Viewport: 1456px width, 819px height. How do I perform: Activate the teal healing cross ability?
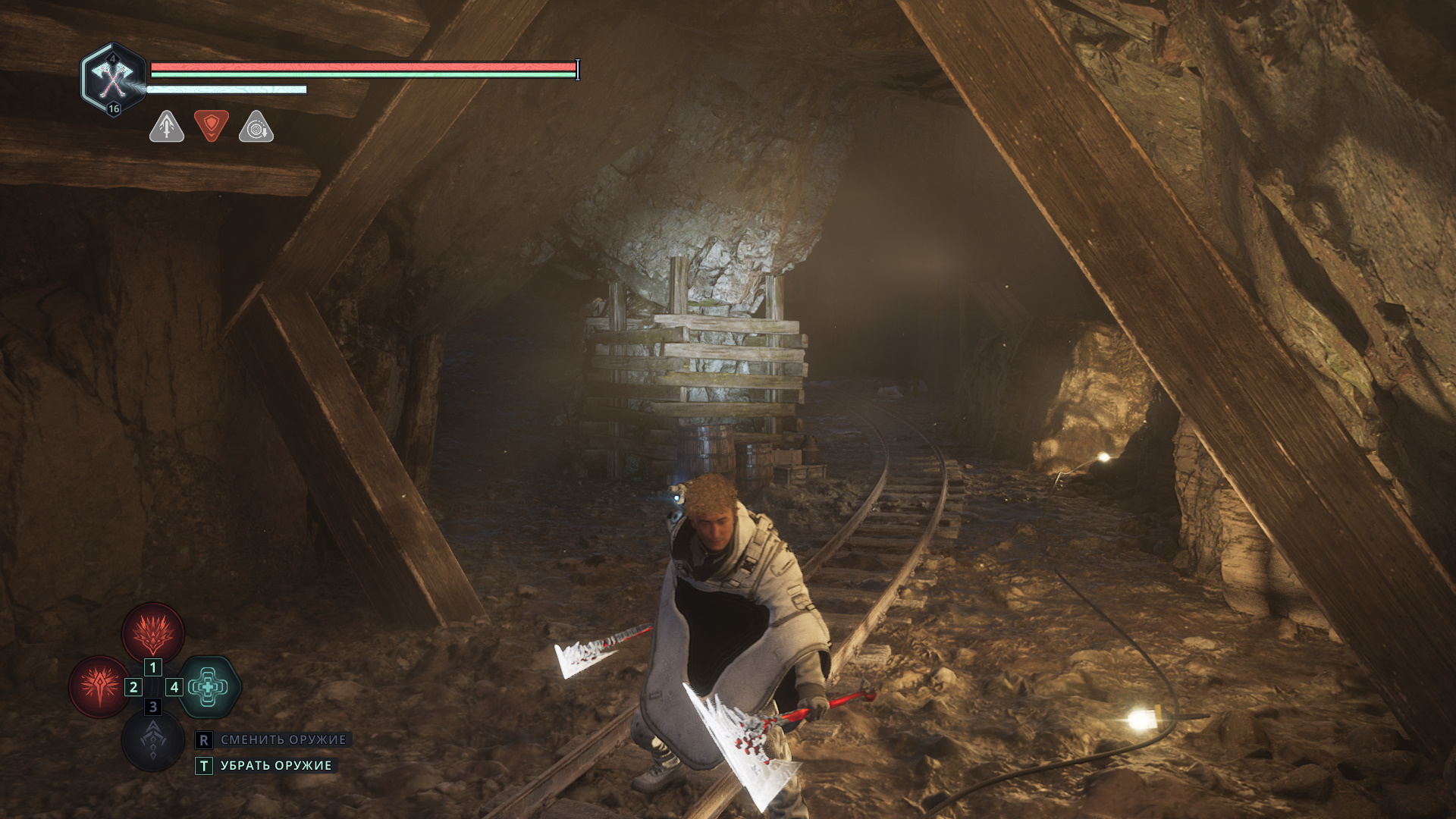(x=209, y=686)
